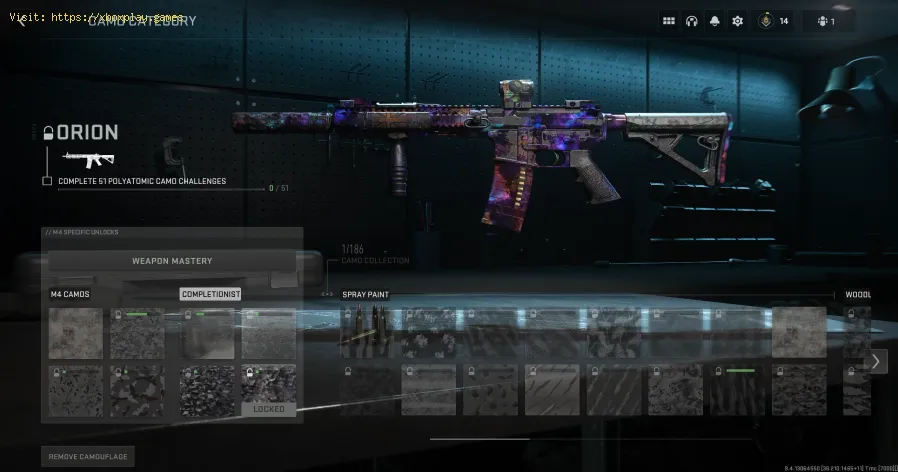Open the Weapon Mastery section
Screen dimensions: 898x472
(172, 261)
